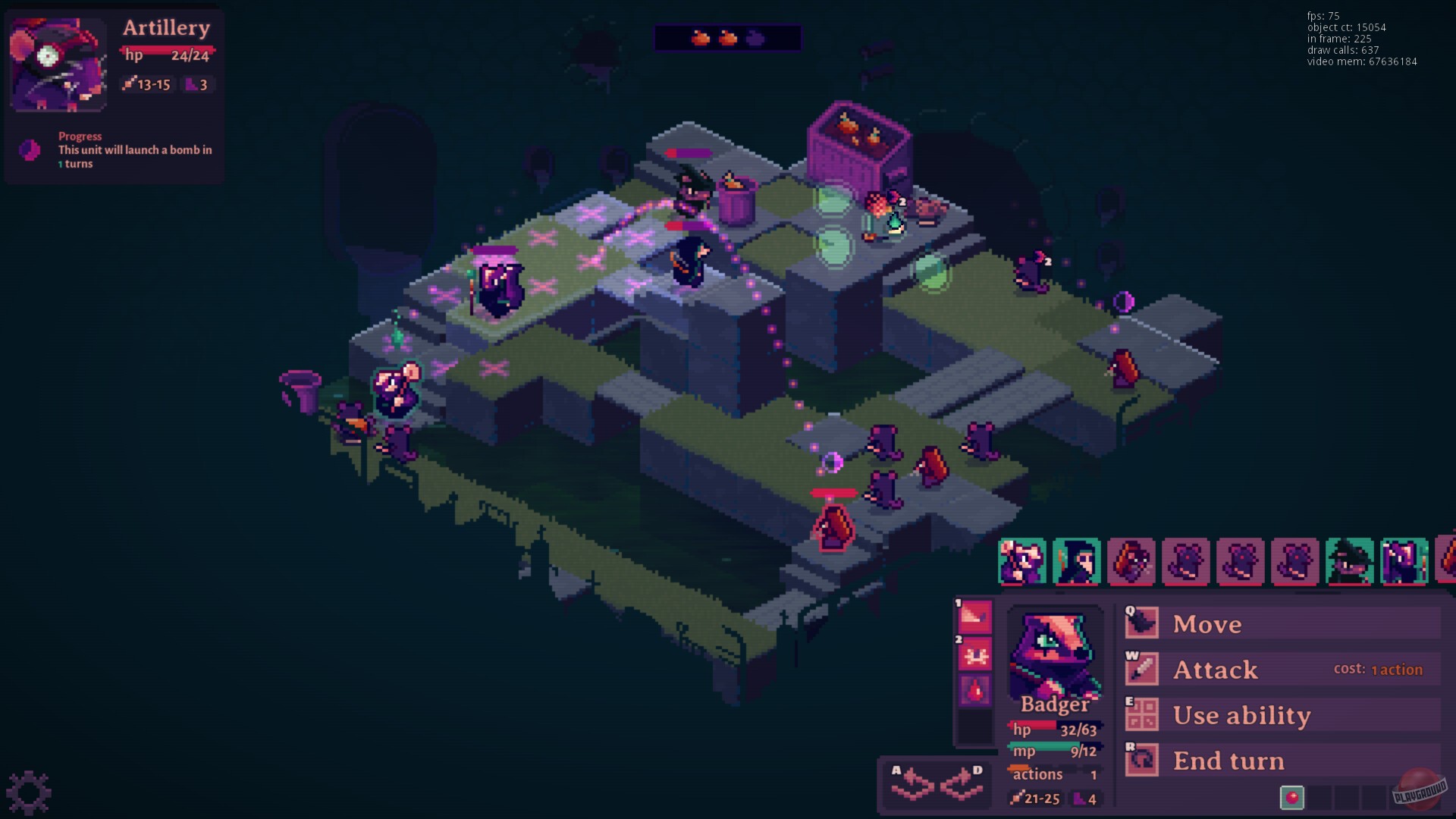
Task: Select the hooded unit portrait in turn order
Action: (x=1077, y=561)
